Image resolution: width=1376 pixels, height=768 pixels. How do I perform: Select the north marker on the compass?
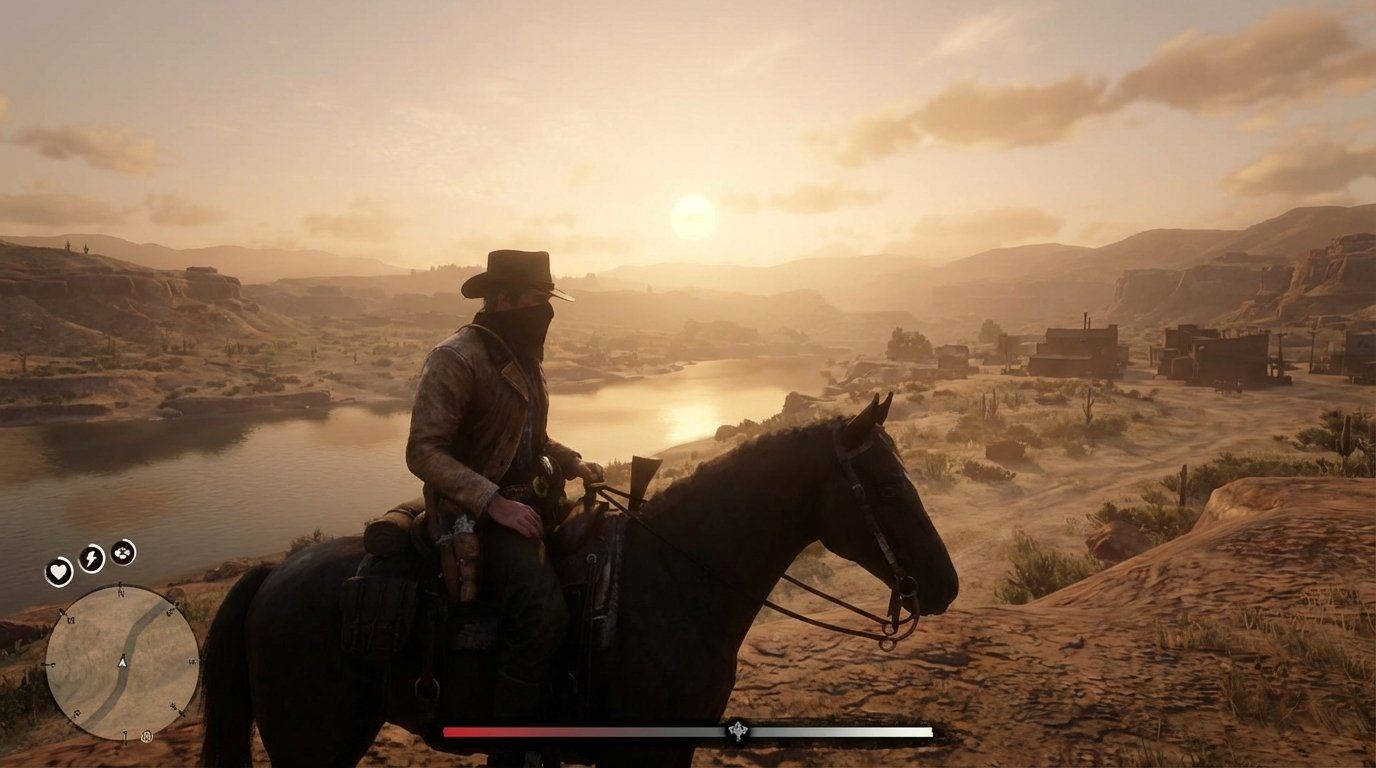click(120, 592)
